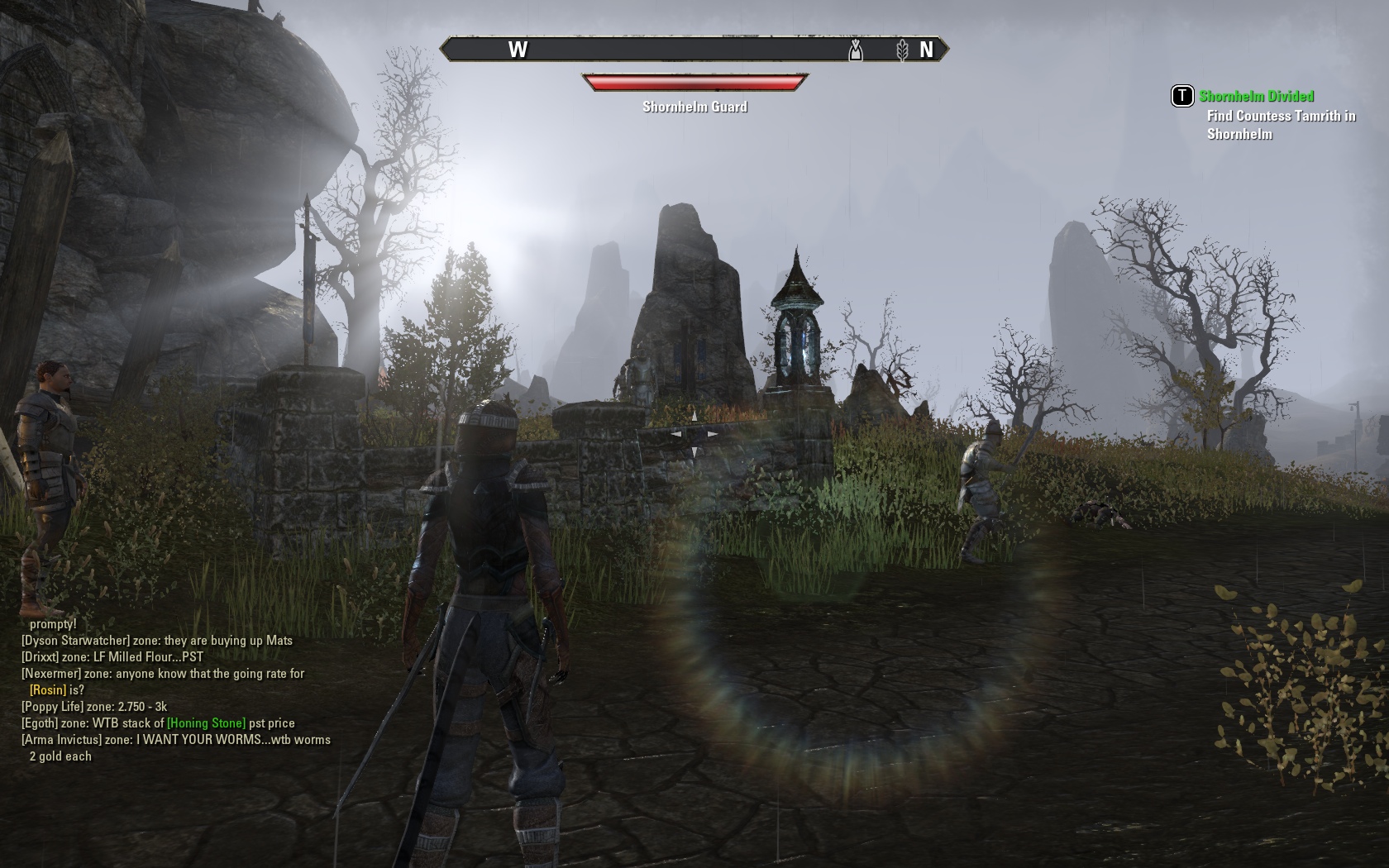Image resolution: width=1389 pixels, height=868 pixels.
Task: Click Arma Invictus's name in zone chat
Action: (62, 740)
